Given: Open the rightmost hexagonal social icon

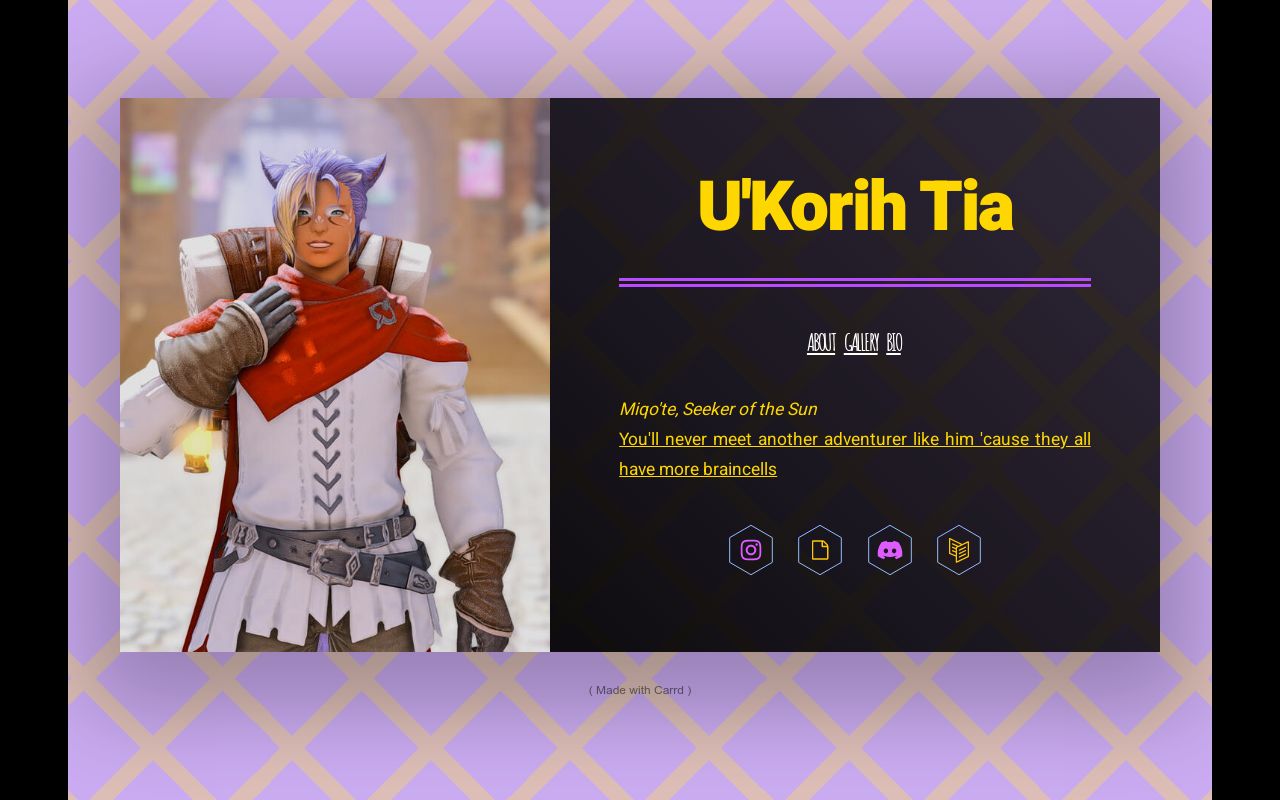Looking at the screenshot, I should [x=959, y=549].
